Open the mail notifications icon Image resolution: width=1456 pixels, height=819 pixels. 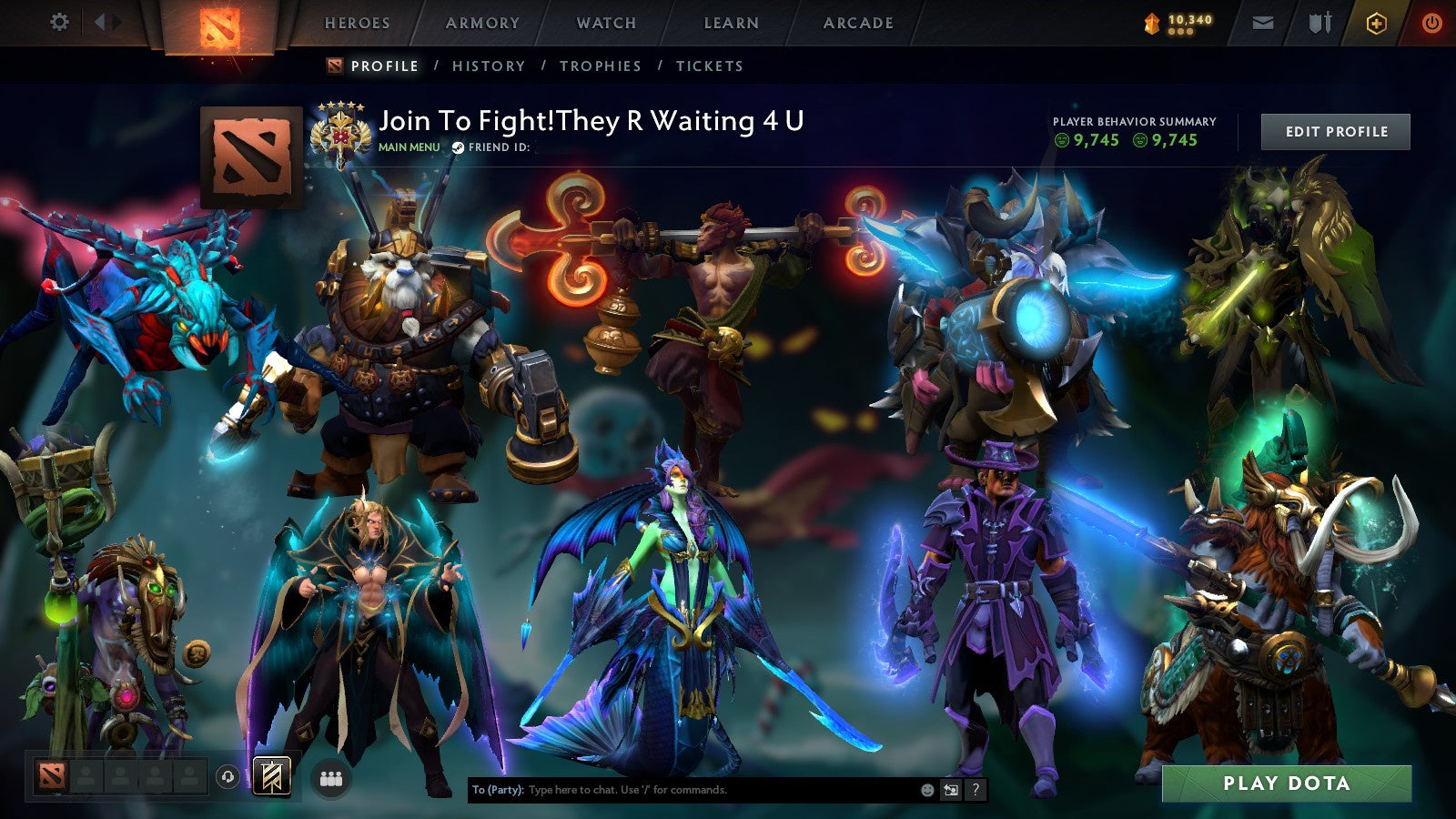1262,23
